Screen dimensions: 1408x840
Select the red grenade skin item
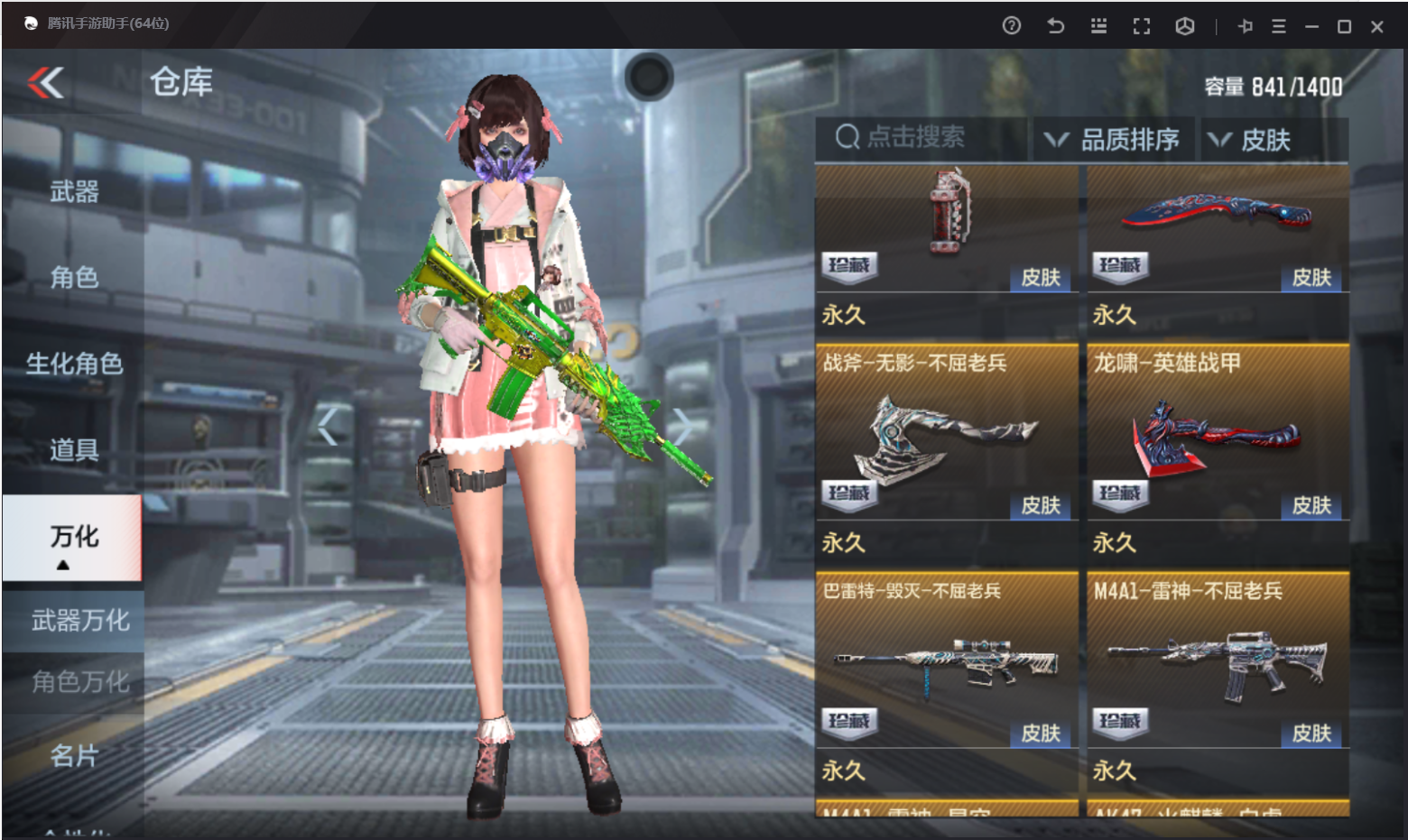(946, 226)
